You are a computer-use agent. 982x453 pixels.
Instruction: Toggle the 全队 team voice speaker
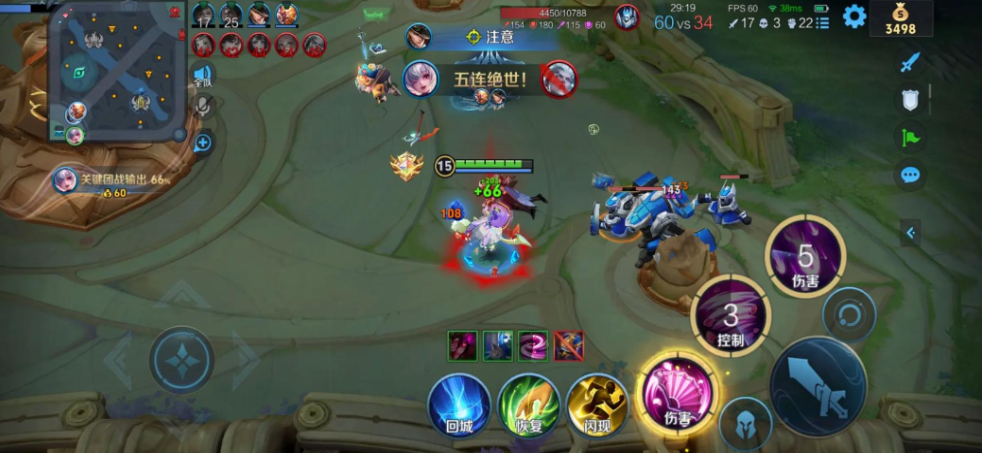(203, 75)
